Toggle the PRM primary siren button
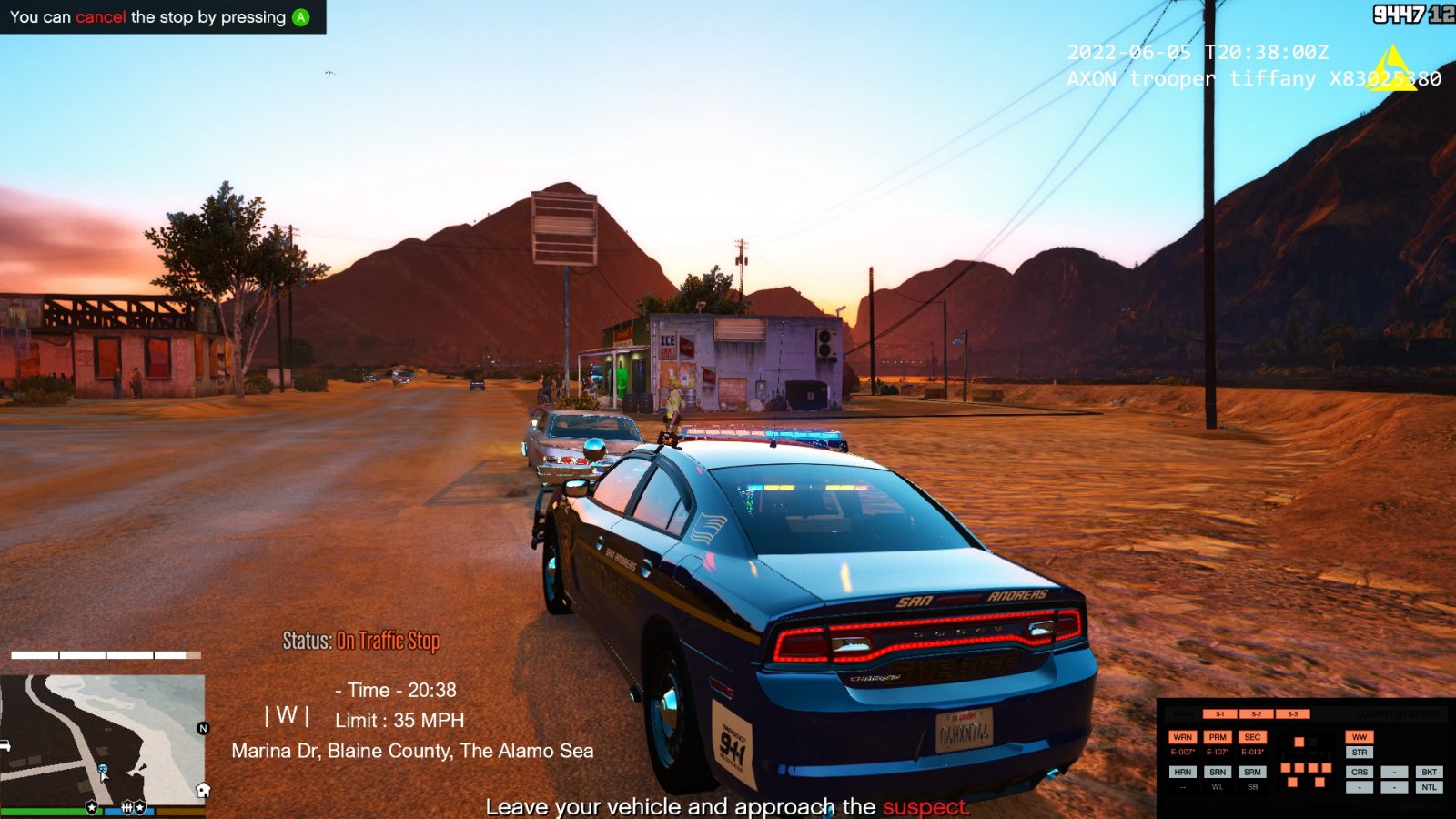1456x819 pixels. click(x=1218, y=737)
